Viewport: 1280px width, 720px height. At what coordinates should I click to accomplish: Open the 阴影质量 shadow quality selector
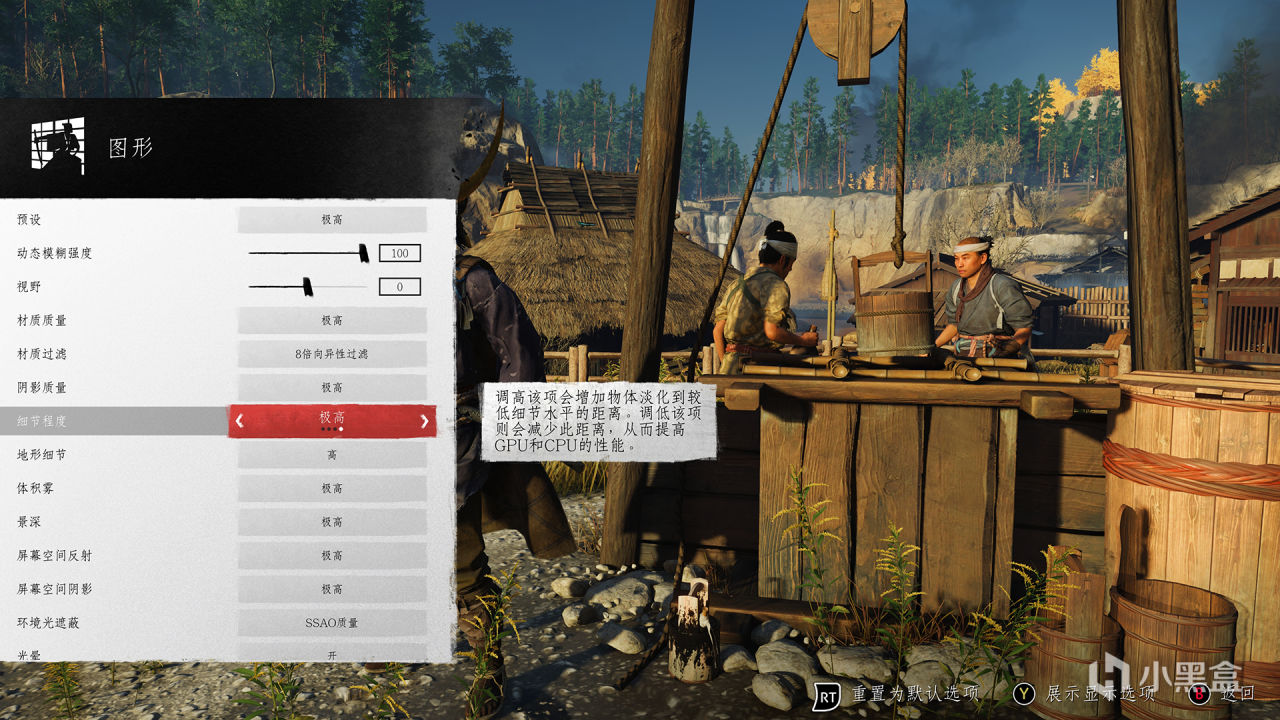point(331,387)
